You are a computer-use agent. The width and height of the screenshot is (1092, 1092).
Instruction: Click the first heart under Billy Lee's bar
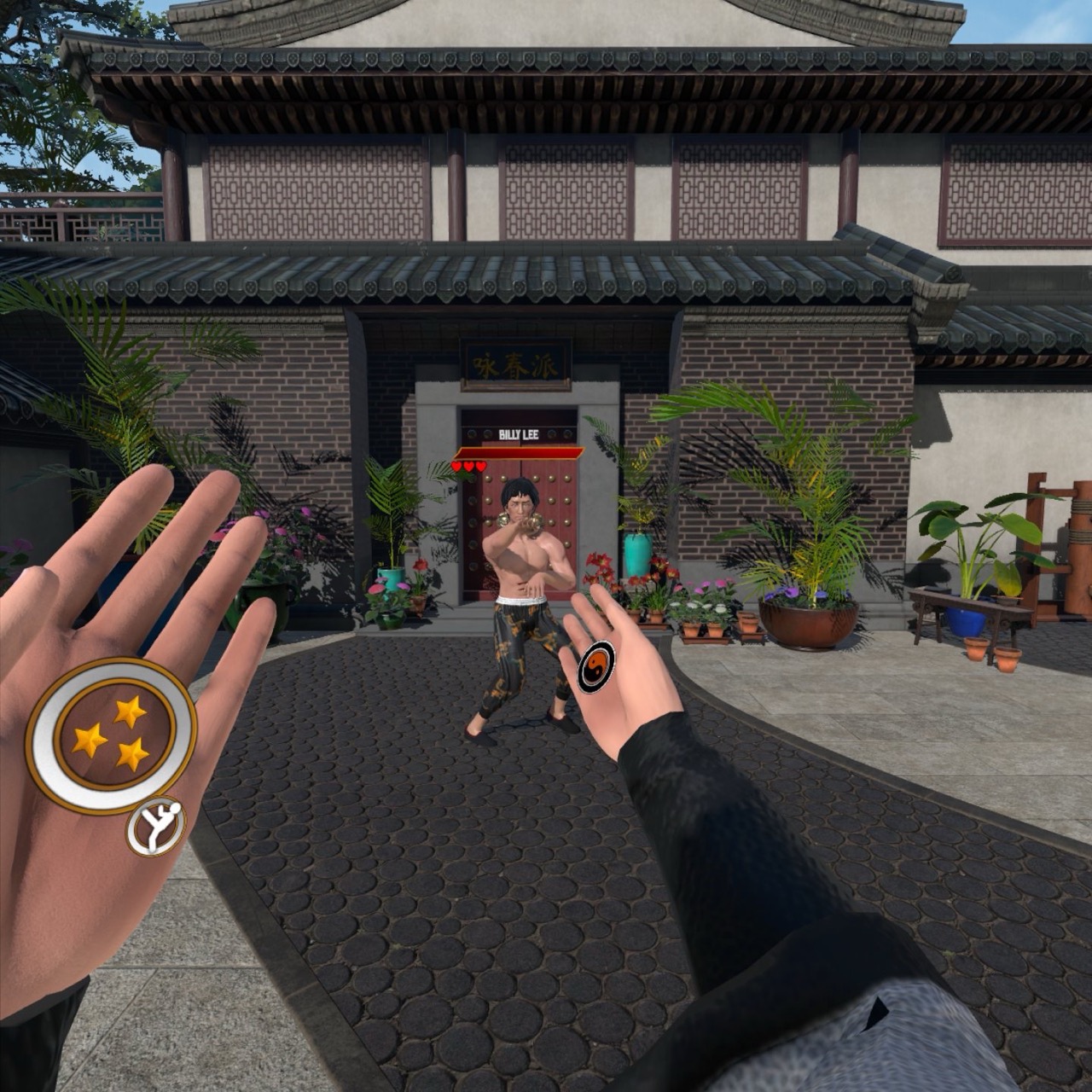[456, 467]
